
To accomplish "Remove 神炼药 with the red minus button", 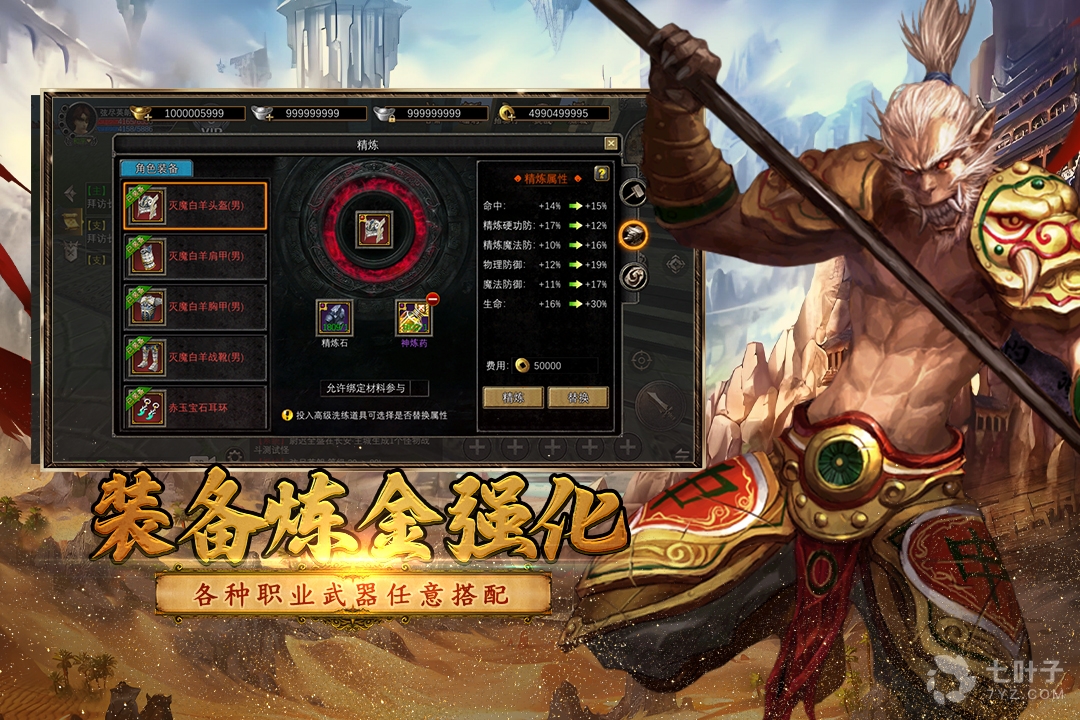I will pos(433,299).
